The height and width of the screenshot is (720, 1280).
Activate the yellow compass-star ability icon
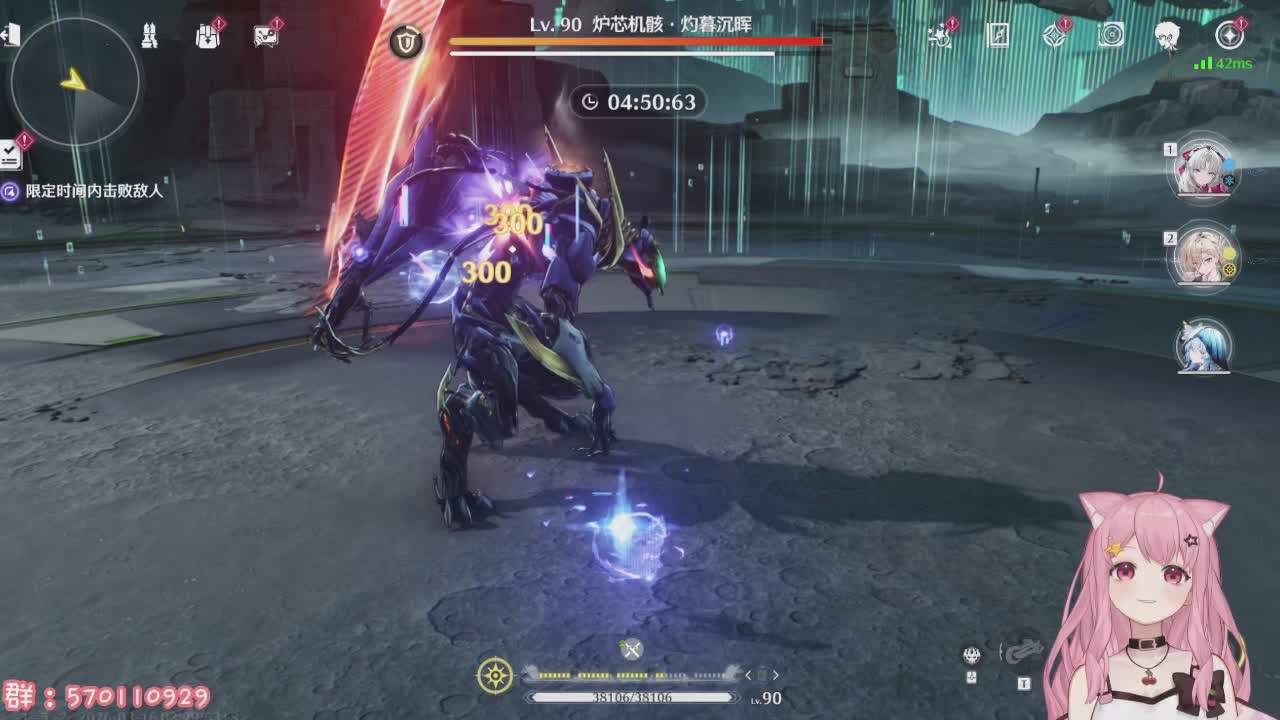click(495, 676)
